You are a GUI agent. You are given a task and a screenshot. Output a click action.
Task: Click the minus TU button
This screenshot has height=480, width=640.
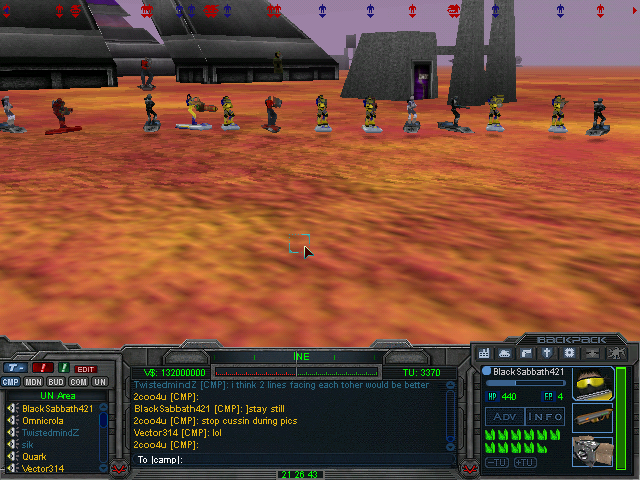[497, 462]
